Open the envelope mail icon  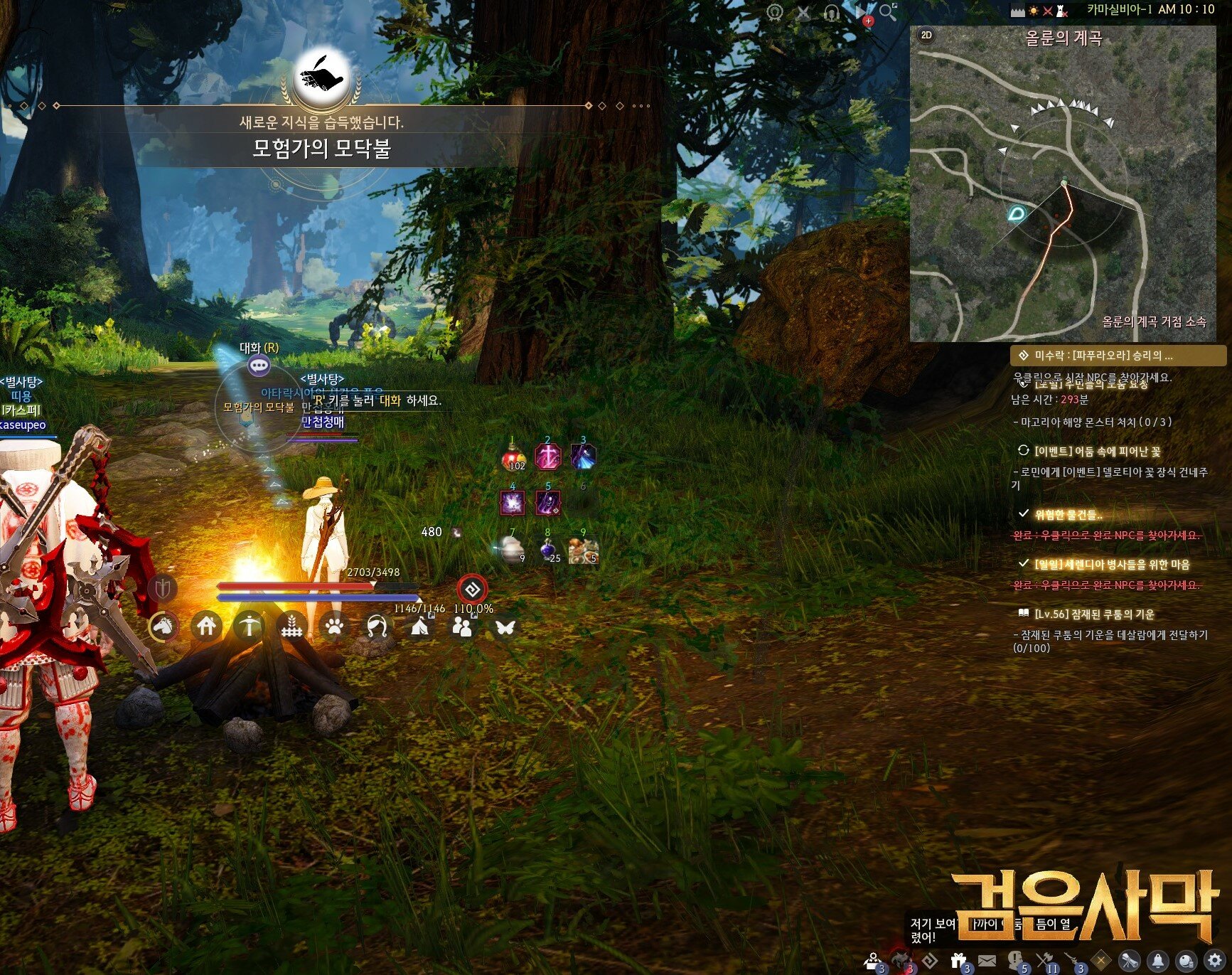(x=987, y=961)
